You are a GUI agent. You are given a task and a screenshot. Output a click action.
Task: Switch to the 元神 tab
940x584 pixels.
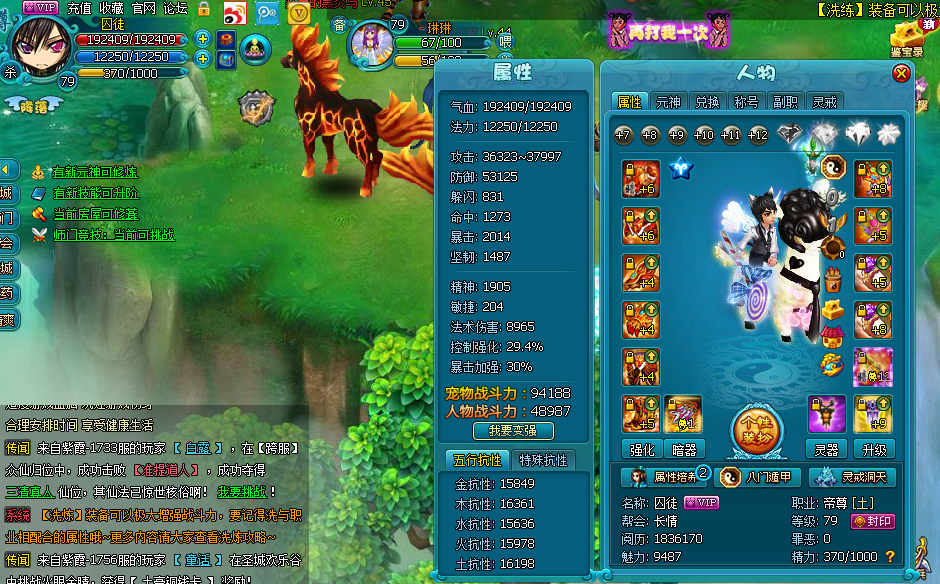[668, 102]
